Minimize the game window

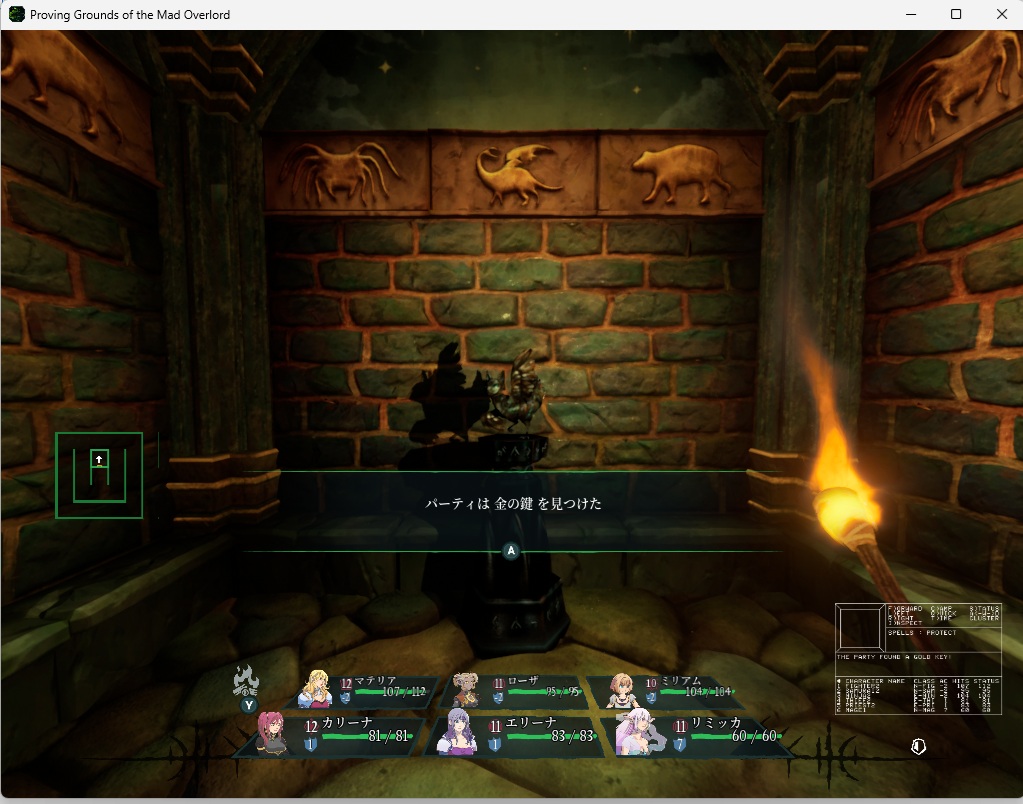coord(910,14)
